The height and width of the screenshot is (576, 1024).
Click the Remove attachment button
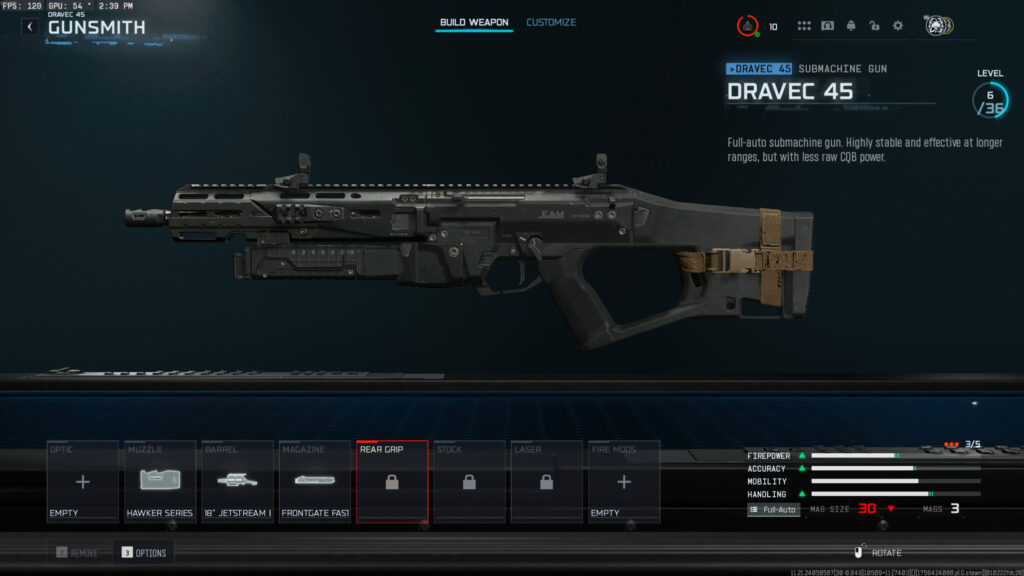pos(77,552)
